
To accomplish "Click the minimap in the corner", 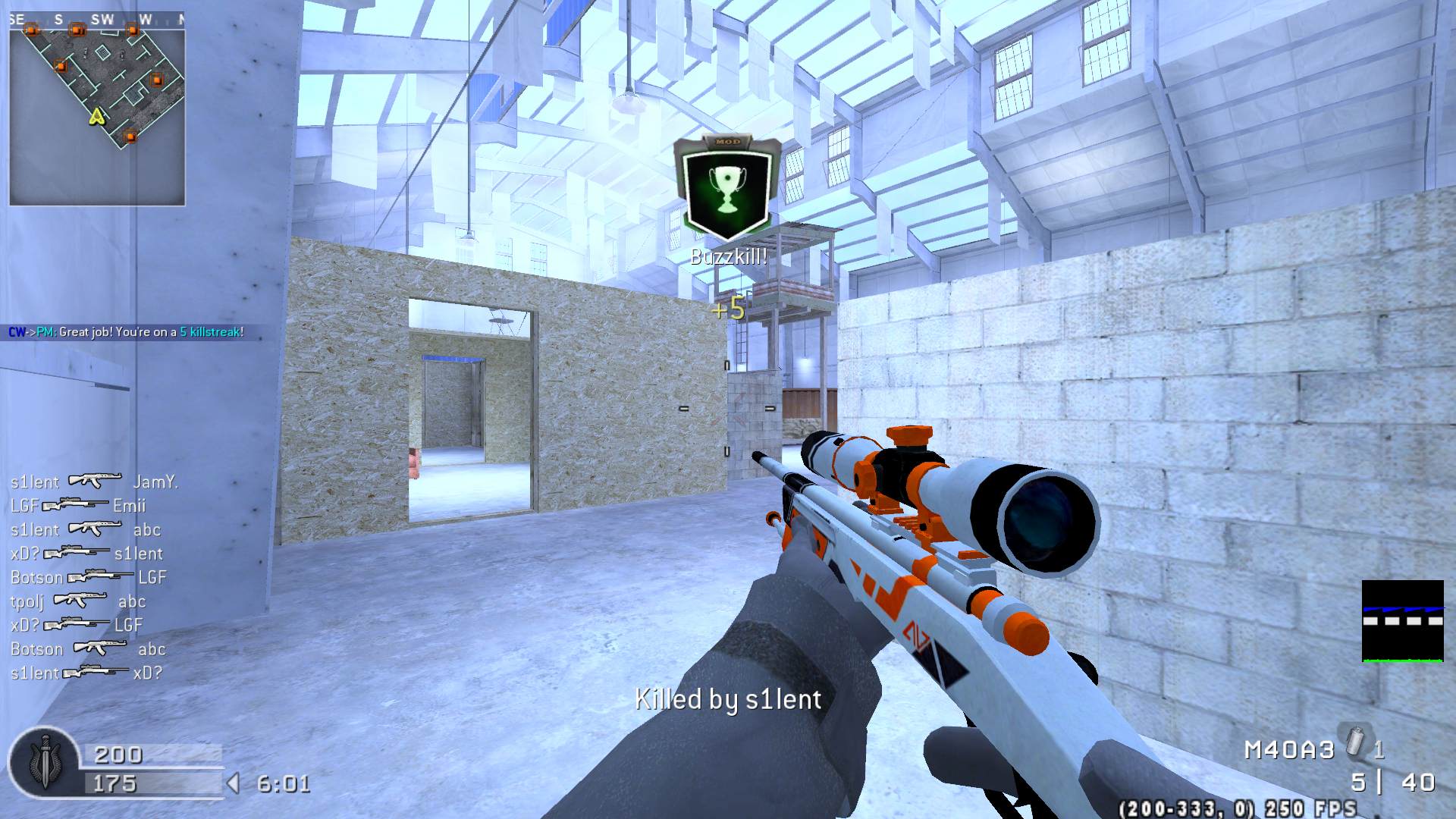I will [97, 108].
